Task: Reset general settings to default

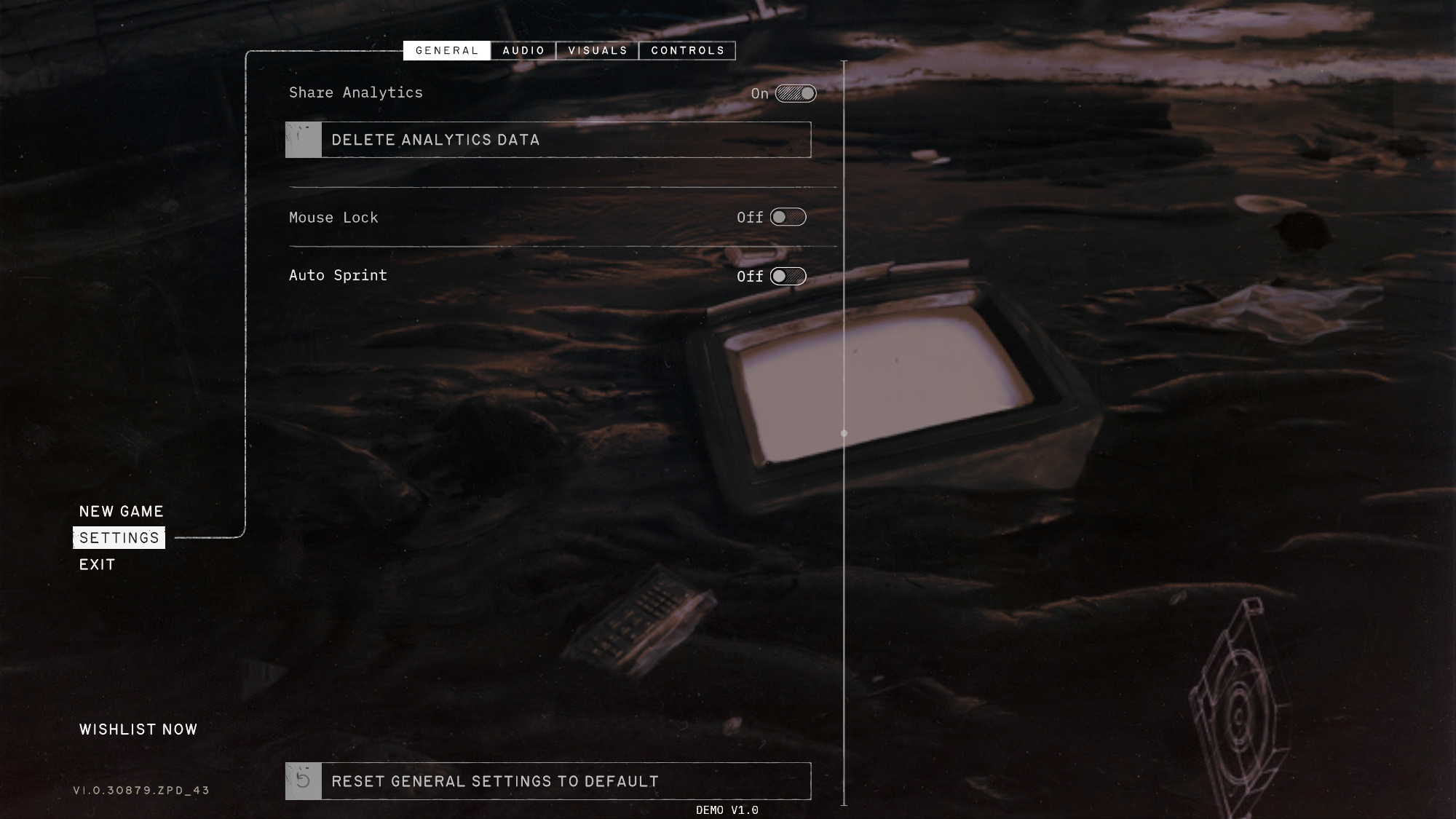Action: click(x=548, y=781)
